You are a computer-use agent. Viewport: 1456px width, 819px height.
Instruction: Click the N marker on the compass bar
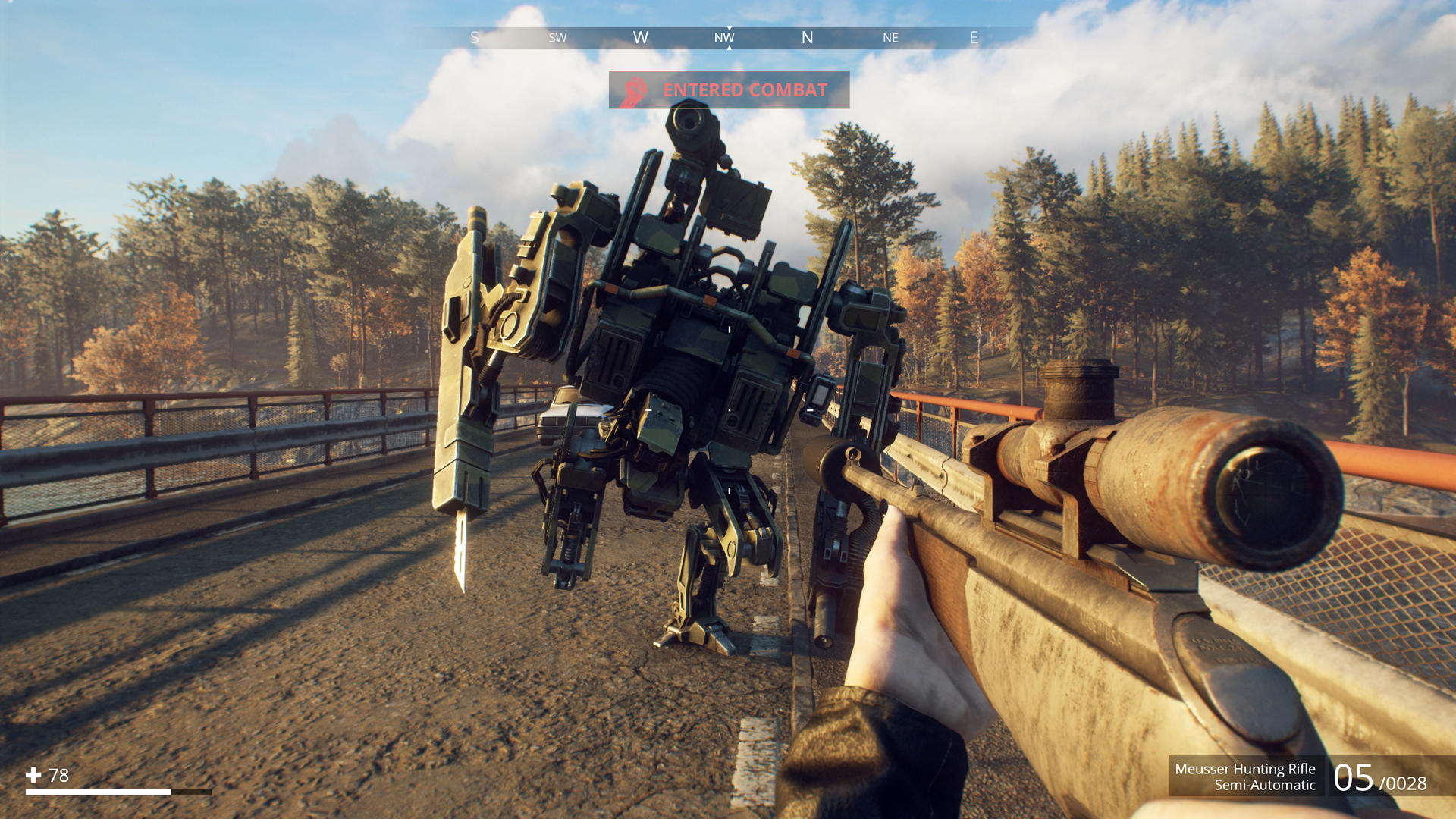pyautogui.click(x=807, y=38)
